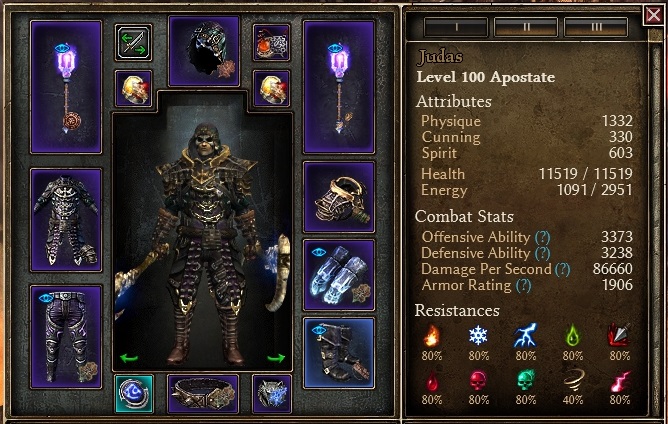Select the chest armor slot
Screen dimensions: 668x424
pyautogui.click(x=66, y=219)
